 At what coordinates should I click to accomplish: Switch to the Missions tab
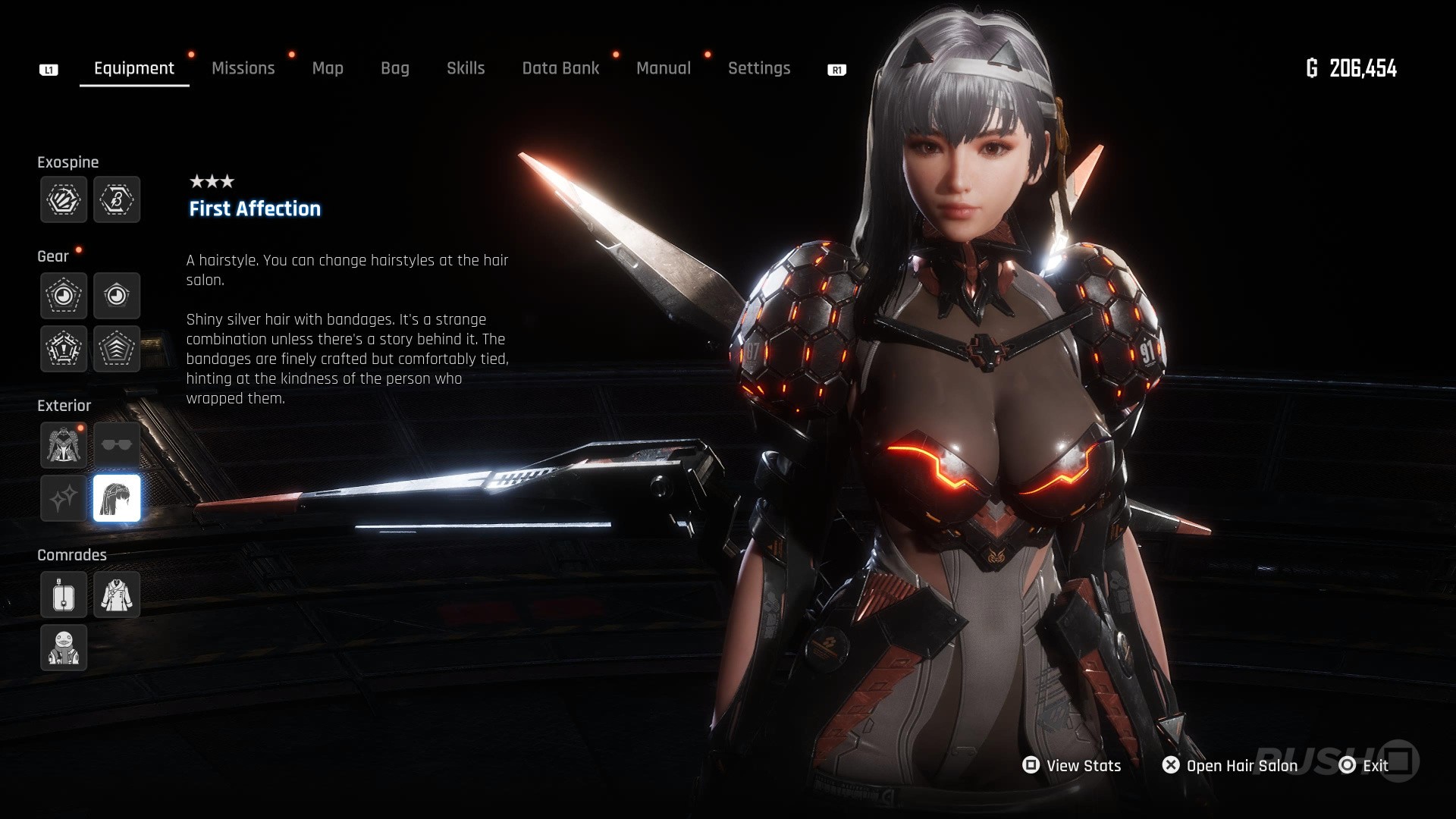pyautogui.click(x=243, y=68)
